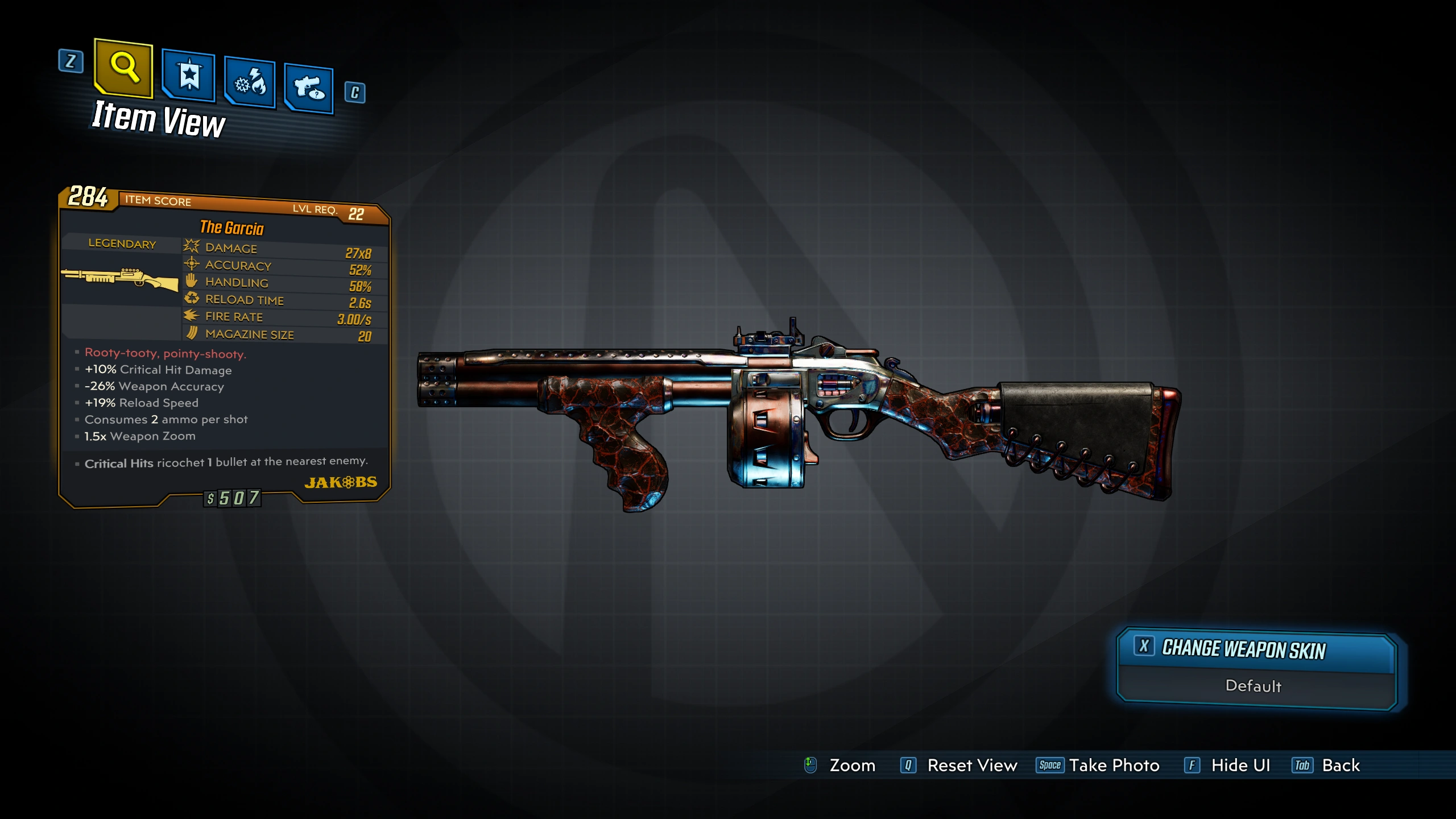The height and width of the screenshot is (819, 1456).
Task: Click Reset View in the bottom bar
Action: pos(971,766)
